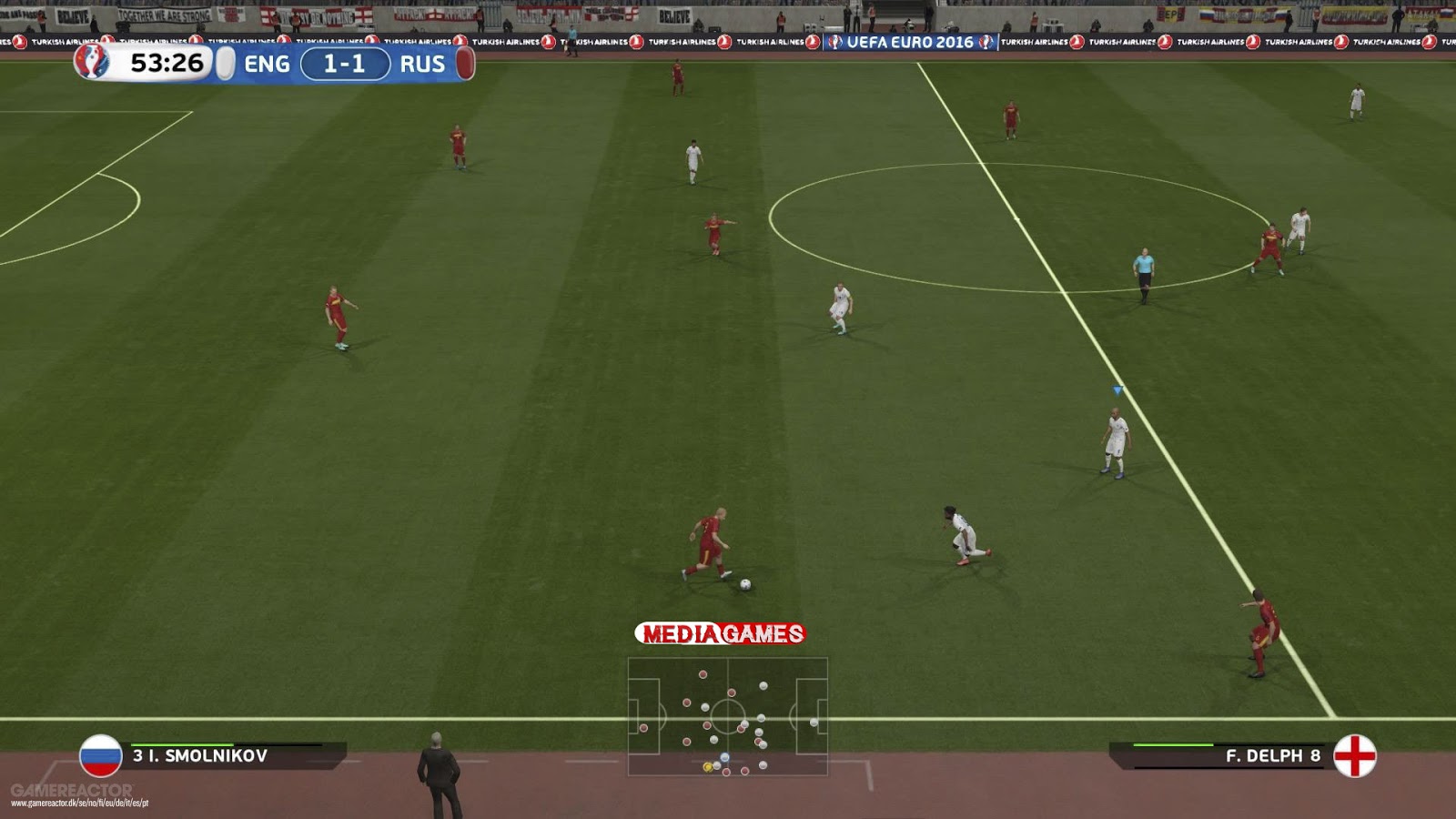Click the England flag beside F. Delph

click(x=1356, y=757)
